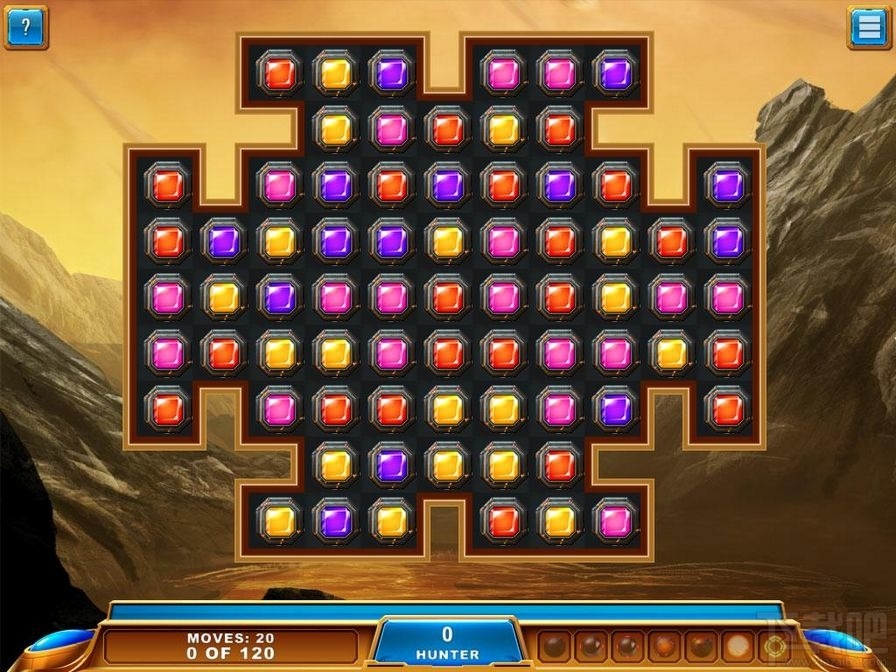
Task: Open the question mark help button
Action: coord(26,27)
